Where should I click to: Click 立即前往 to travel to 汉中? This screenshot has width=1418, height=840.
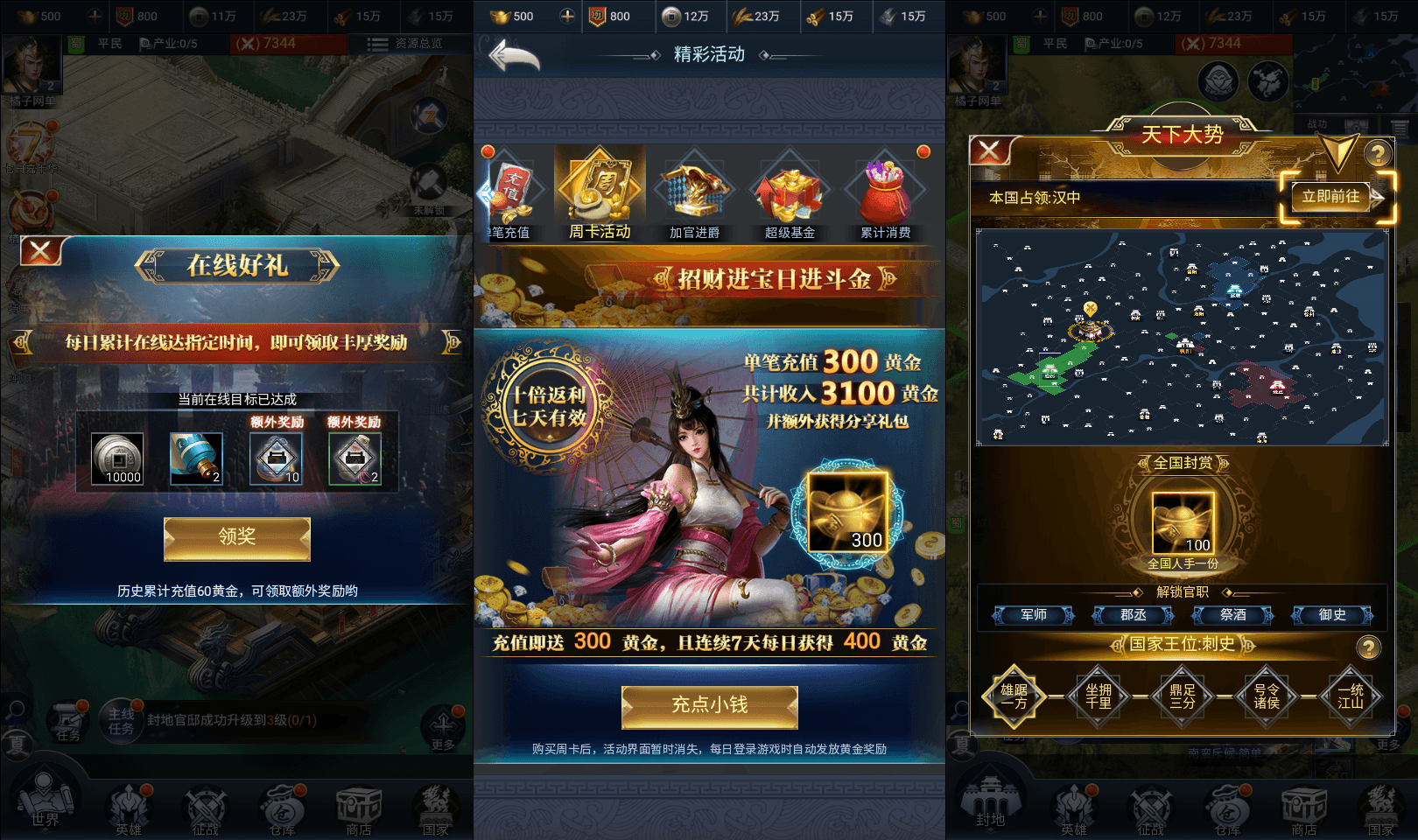click(1331, 198)
